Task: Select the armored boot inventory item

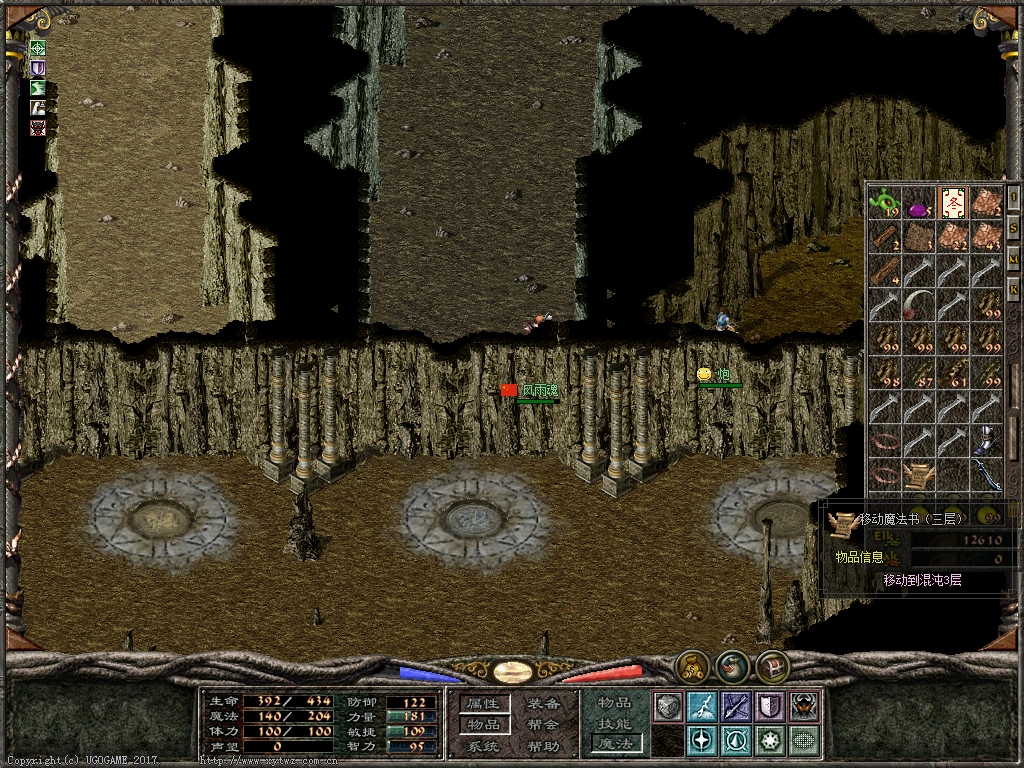Action: pos(987,439)
